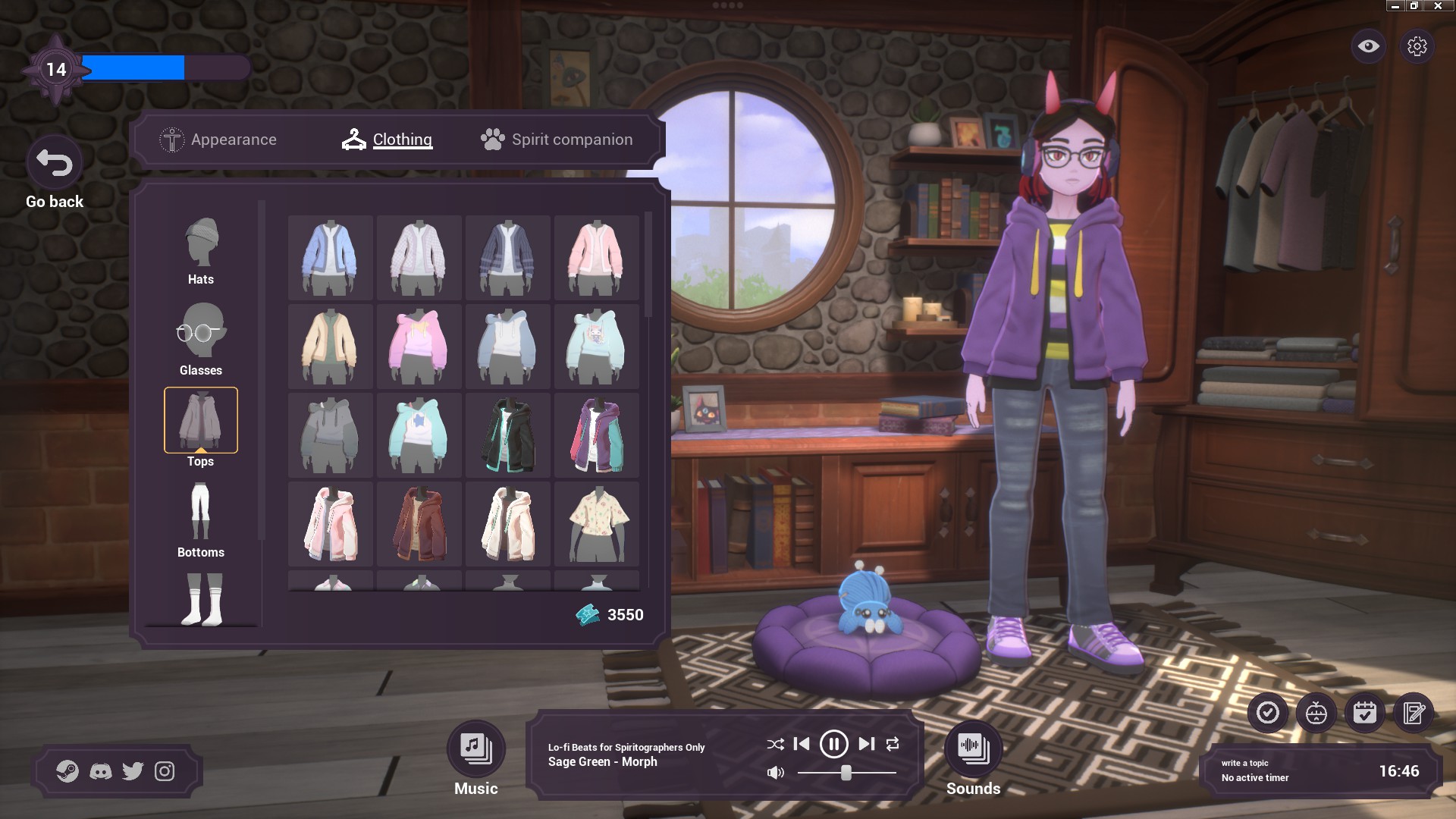This screenshot has width=1456, height=819.
Task: Switch to the Appearance tab
Action: (x=218, y=140)
